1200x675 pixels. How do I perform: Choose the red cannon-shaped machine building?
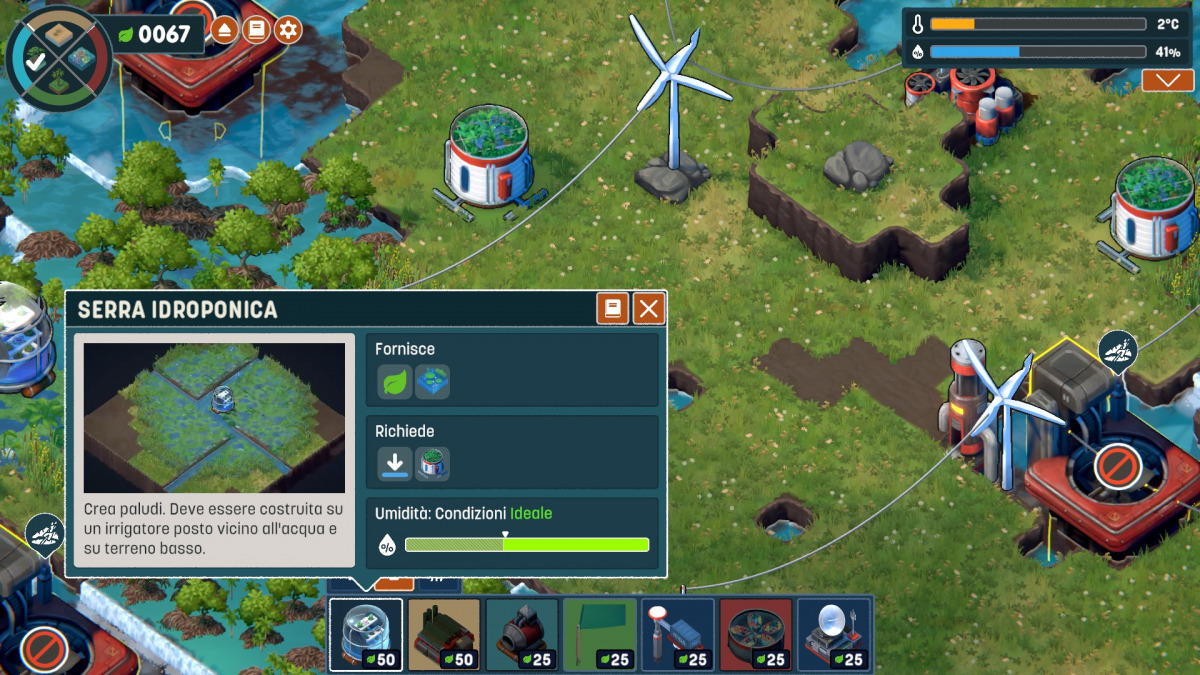pos(522,634)
